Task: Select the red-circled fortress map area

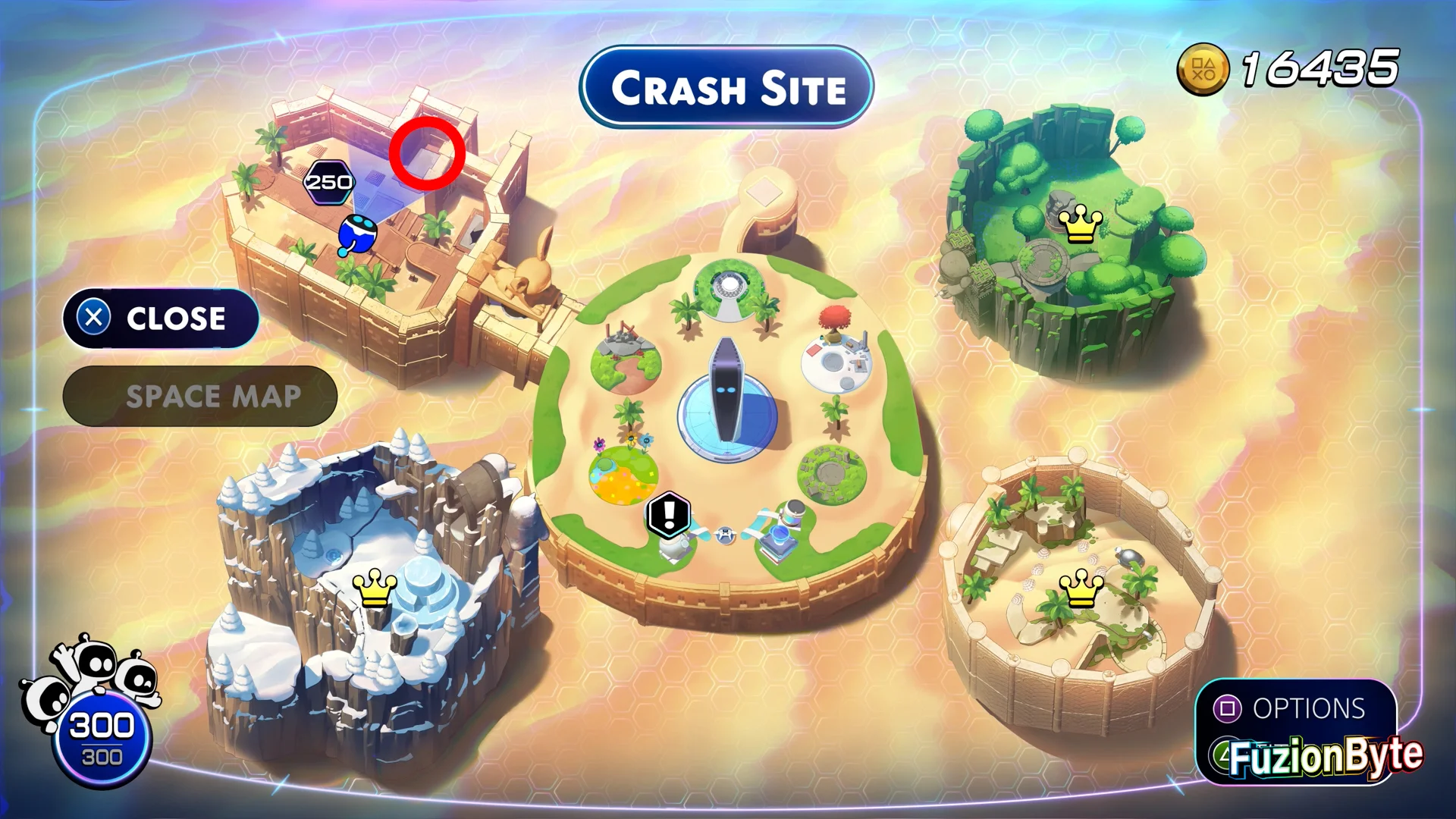Action: [x=427, y=154]
